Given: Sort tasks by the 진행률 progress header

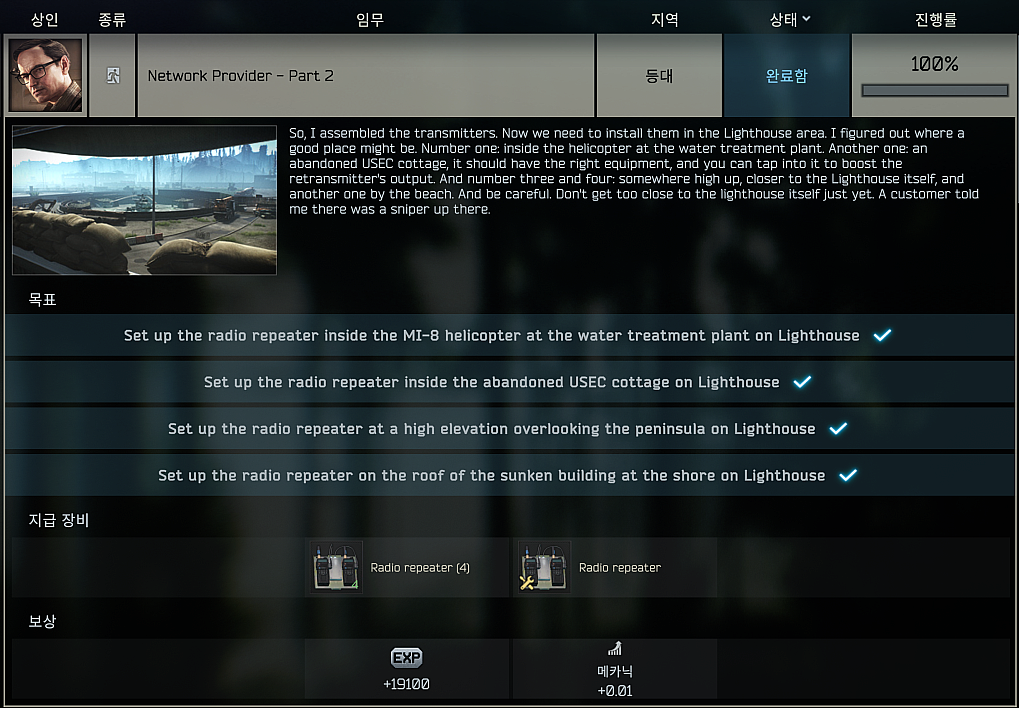Looking at the screenshot, I should coord(936,19).
